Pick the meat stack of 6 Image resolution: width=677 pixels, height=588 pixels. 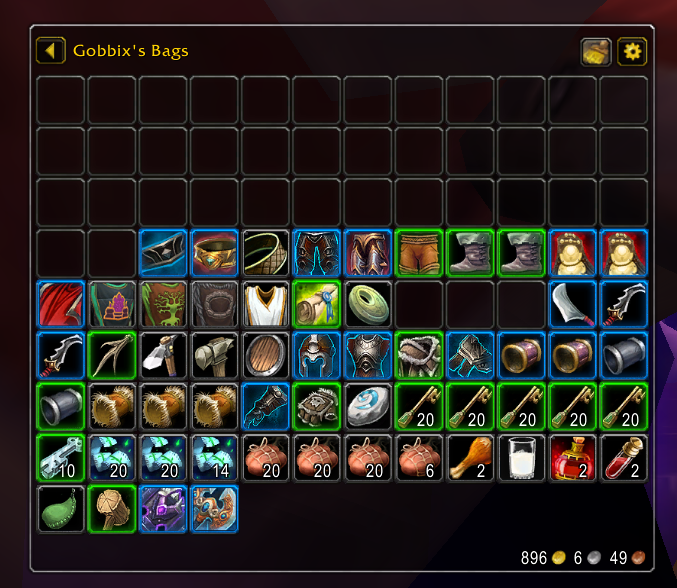coord(419,457)
